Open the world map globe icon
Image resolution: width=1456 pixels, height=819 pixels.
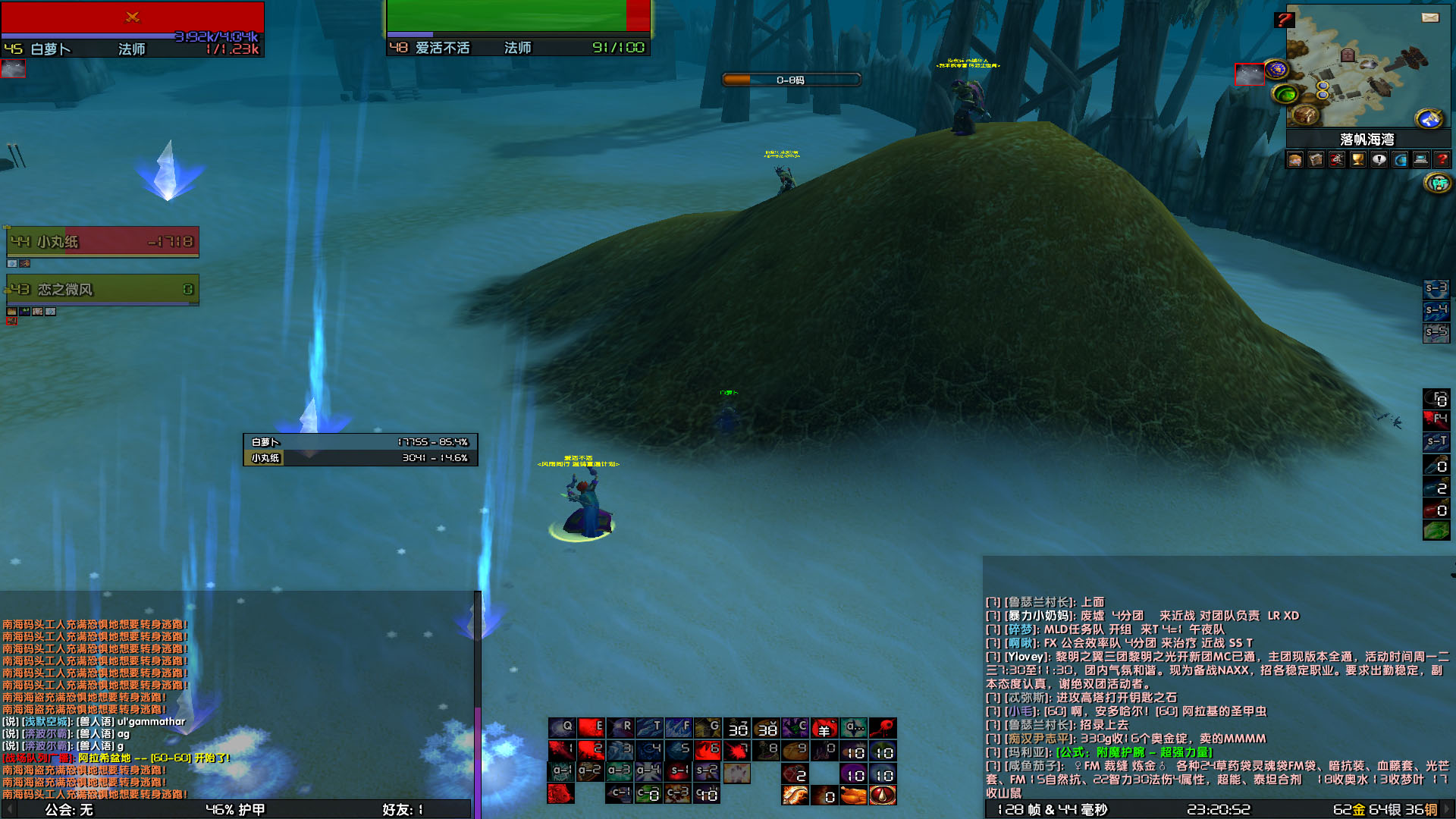(1398, 159)
